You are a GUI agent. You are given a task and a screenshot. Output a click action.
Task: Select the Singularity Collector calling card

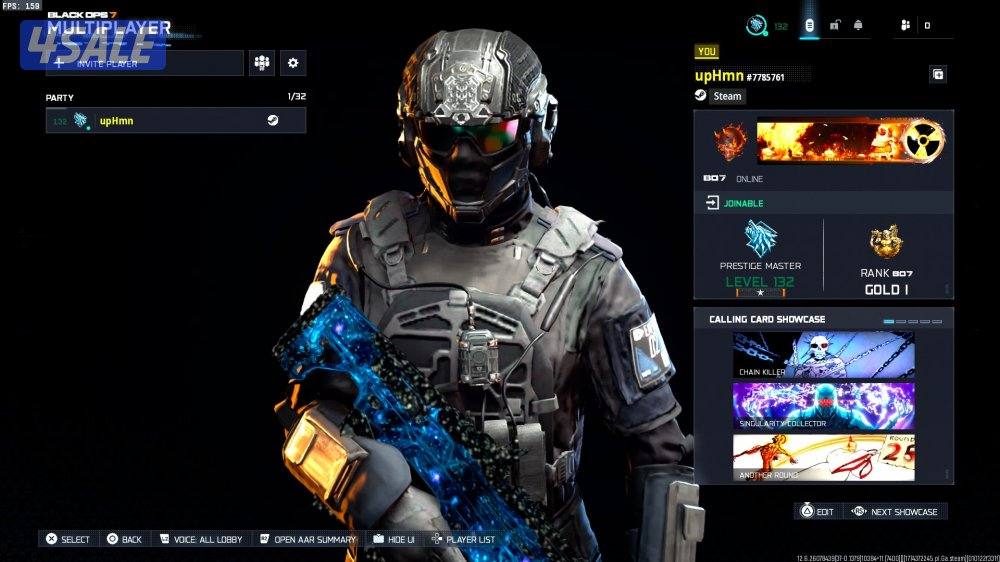(x=823, y=406)
